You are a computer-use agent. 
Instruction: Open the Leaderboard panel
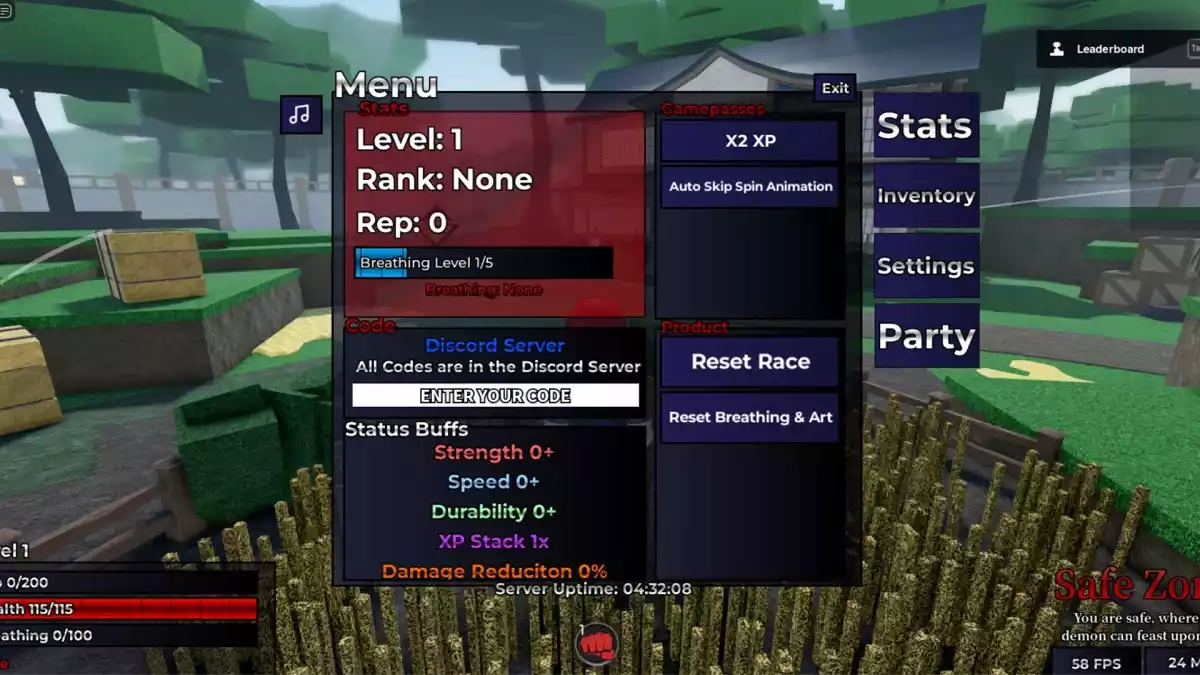(x=1098, y=49)
